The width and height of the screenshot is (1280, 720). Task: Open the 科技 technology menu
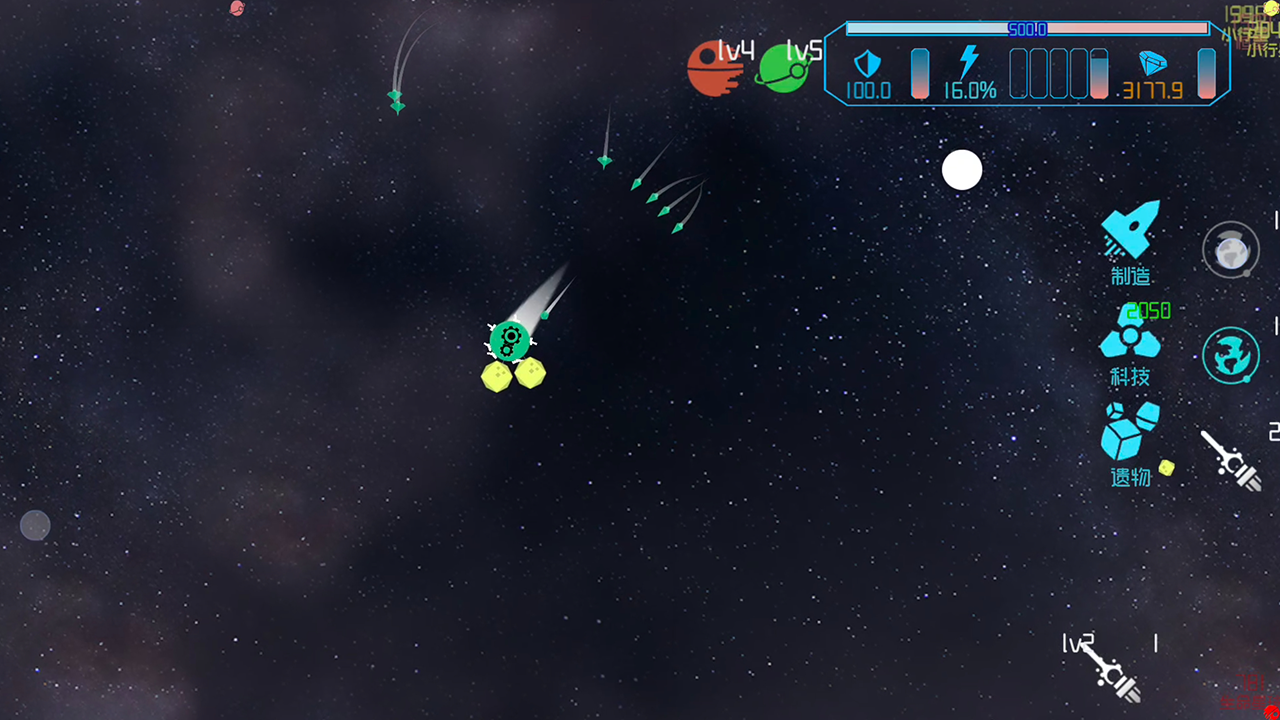coord(1130,345)
